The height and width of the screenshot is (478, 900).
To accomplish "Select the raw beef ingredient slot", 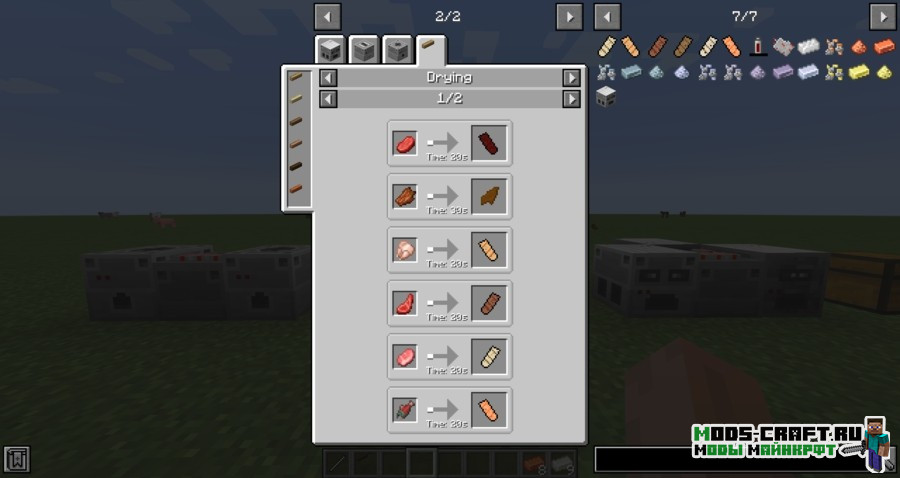I will [405, 143].
